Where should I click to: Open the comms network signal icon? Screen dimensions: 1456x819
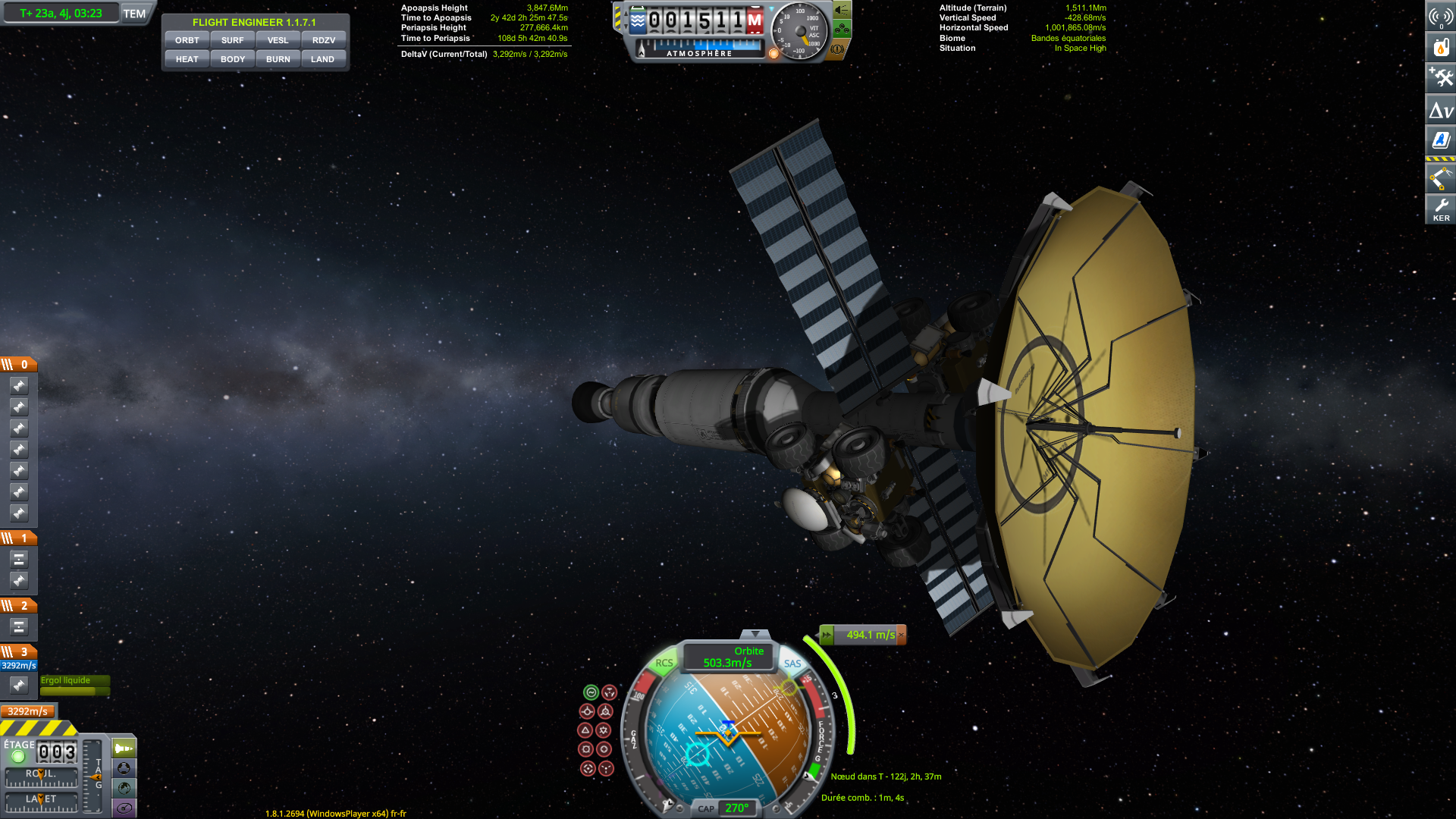tap(1441, 17)
